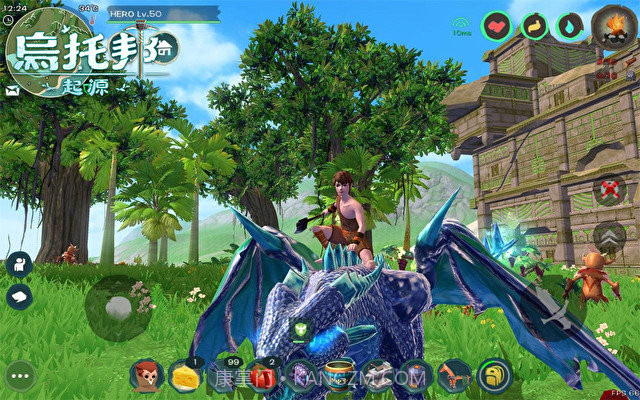Select the purple crystal hotbar slot
Image resolution: width=640 pixels, height=400 pixels.
pos(301,375)
